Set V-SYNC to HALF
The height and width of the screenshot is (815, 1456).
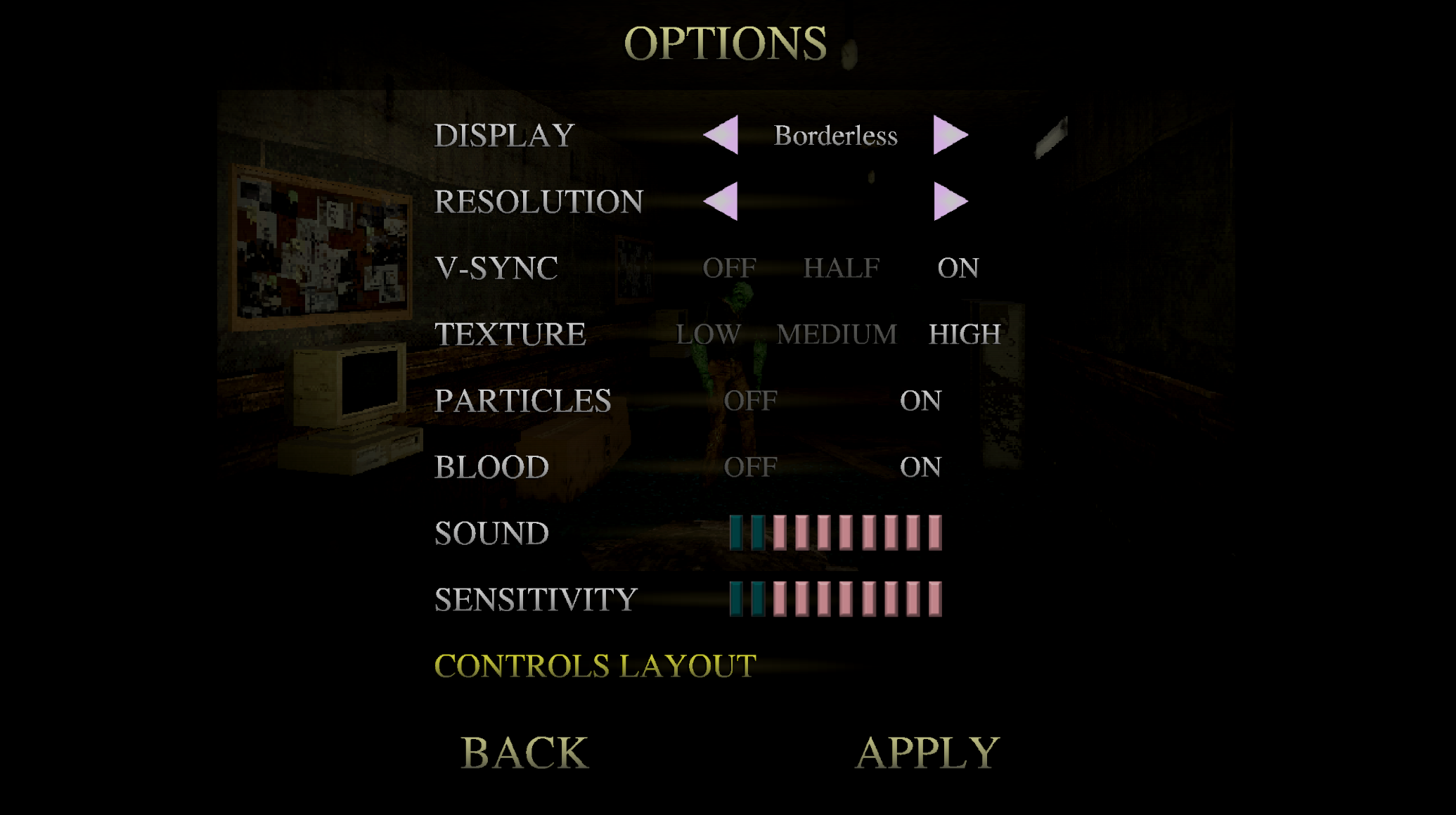click(x=843, y=268)
